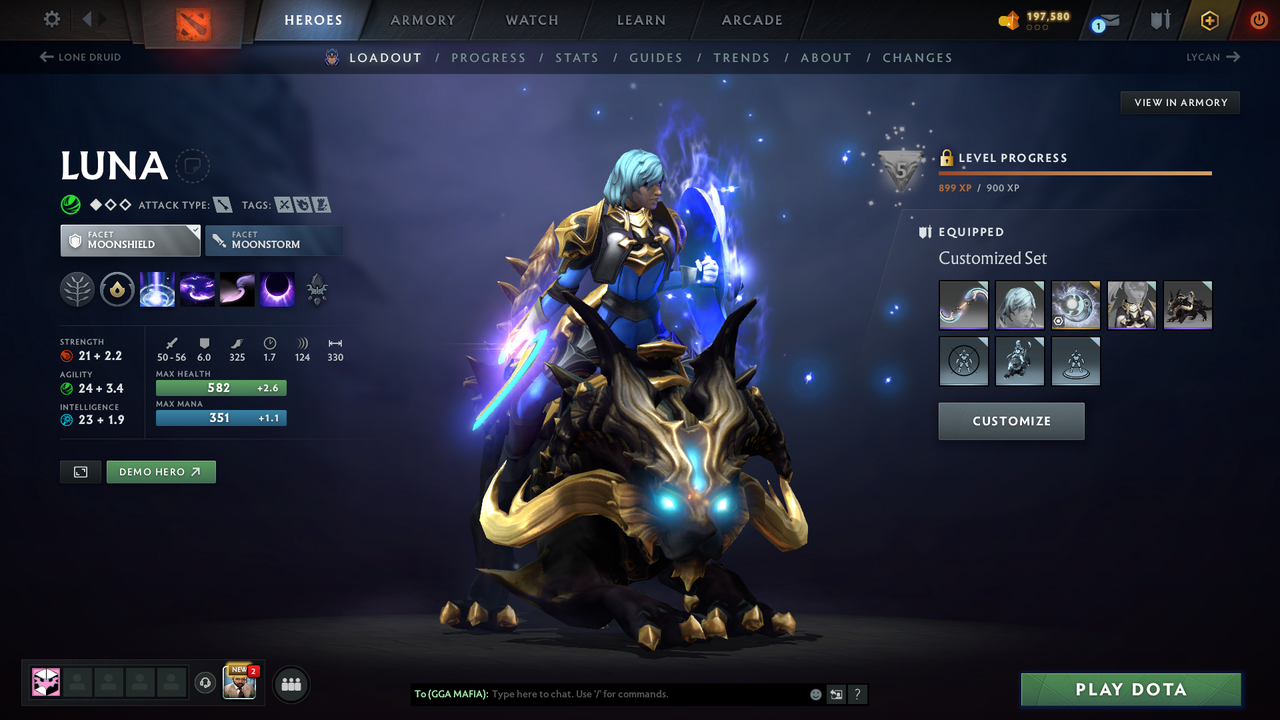Screen dimensions: 1280x720
Task: Click the Dota Plus hexagon icon
Action: click(x=1209, y=20)
